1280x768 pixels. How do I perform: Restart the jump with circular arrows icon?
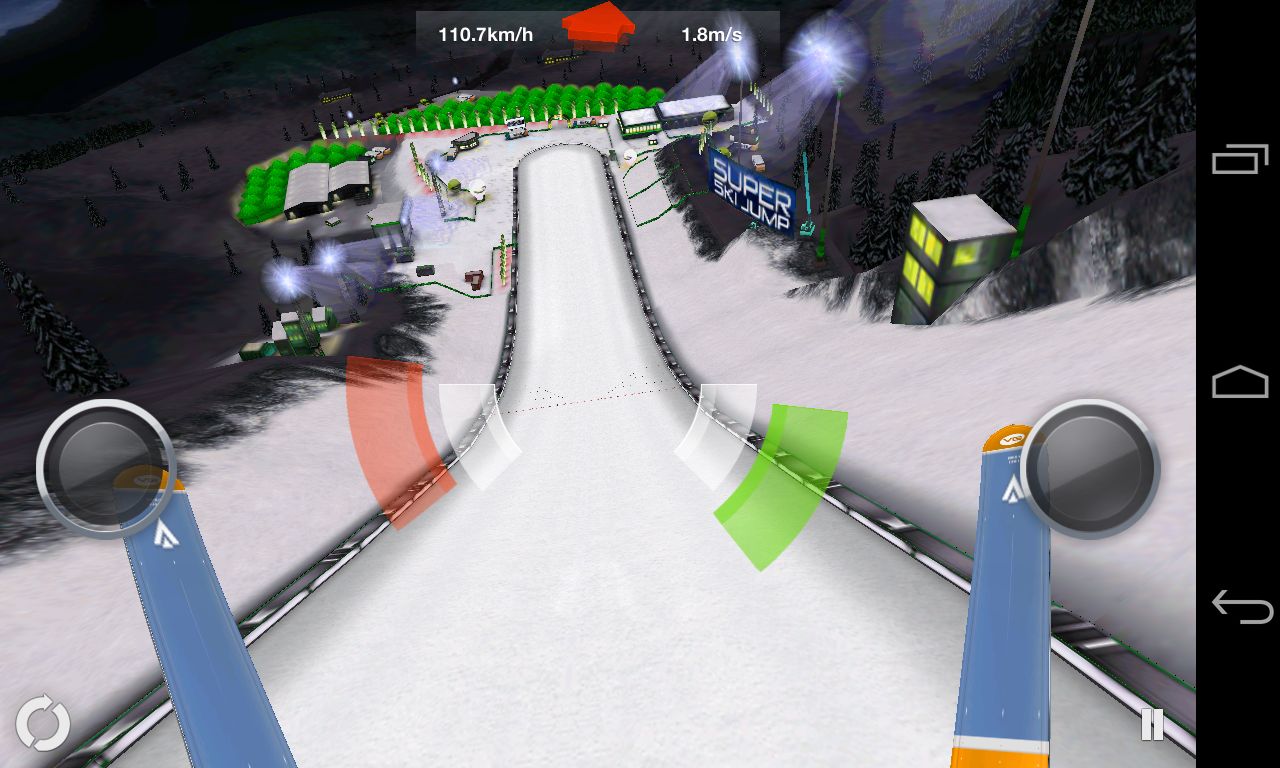coord(43,723)
